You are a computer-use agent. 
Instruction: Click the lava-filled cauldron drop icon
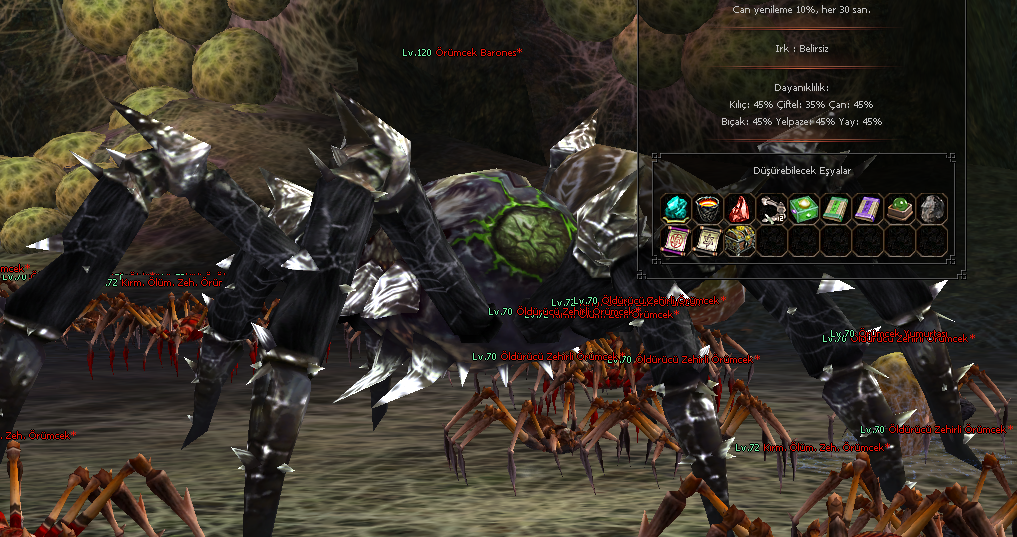click(708, 208)
